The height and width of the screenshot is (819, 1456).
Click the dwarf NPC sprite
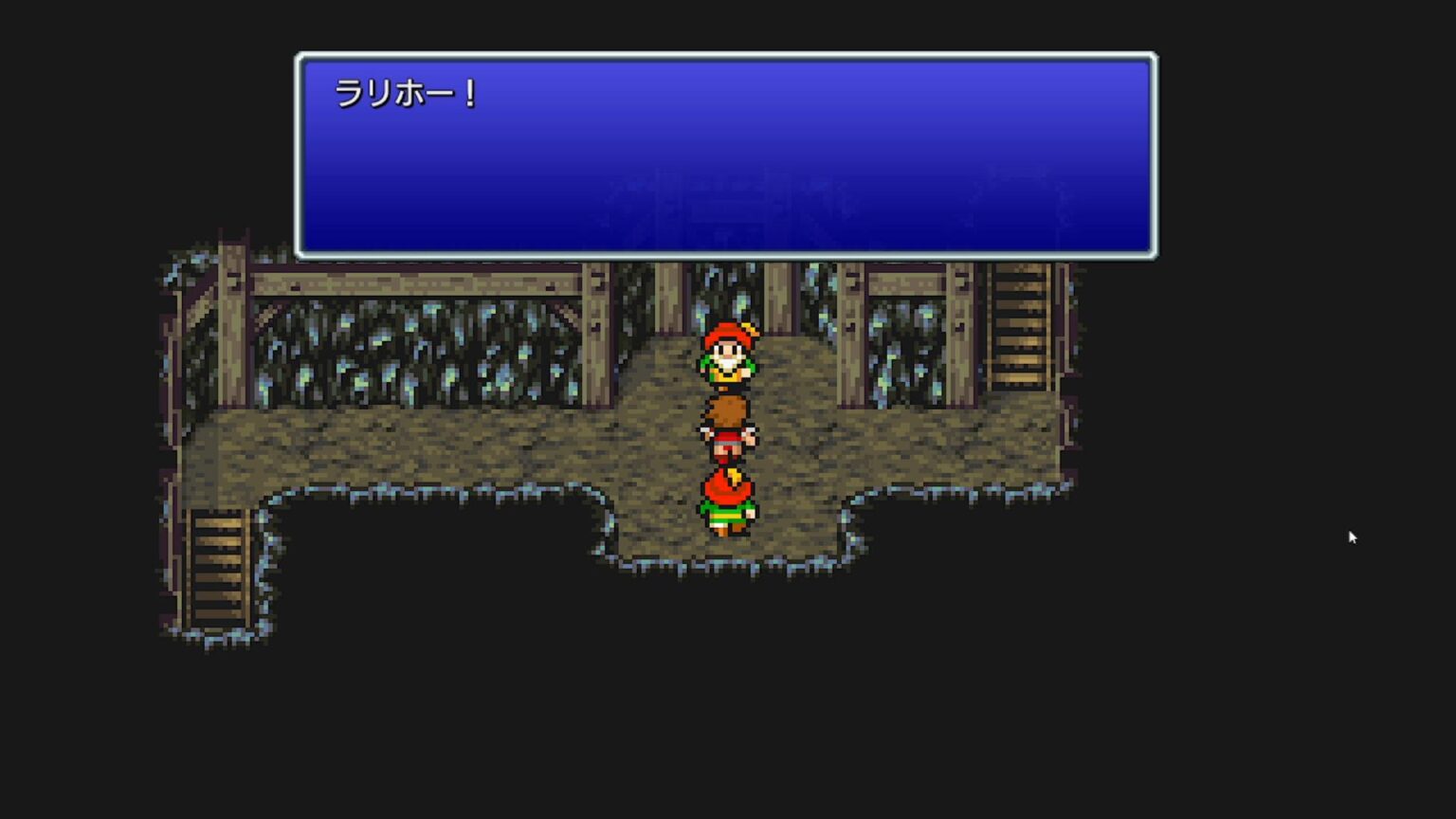(x=727, y=360)
